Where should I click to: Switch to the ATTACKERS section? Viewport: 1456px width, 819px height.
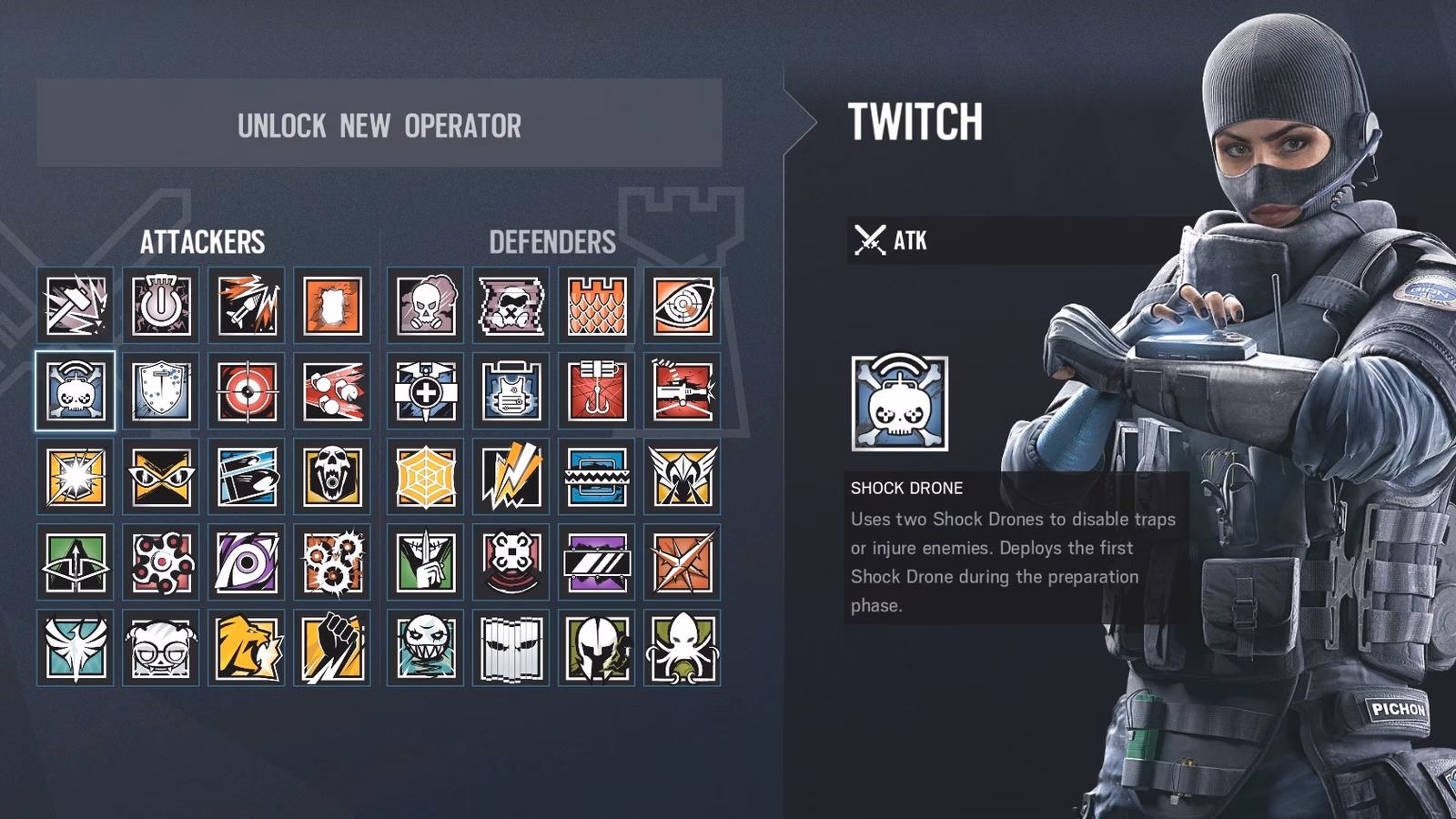pos(202,241)
